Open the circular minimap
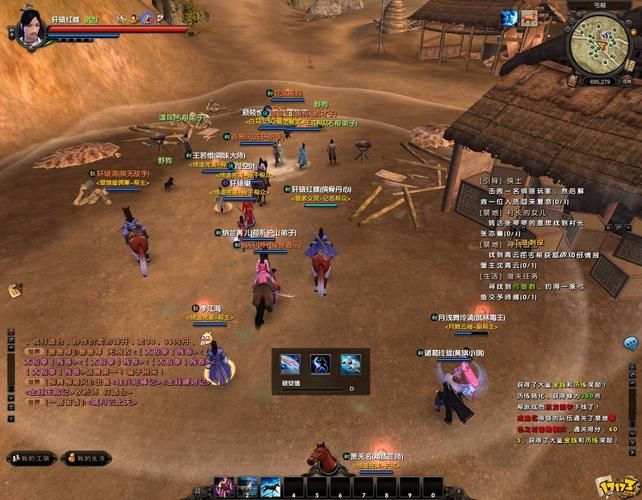642x500 pixels. click(x=601, y=40)
